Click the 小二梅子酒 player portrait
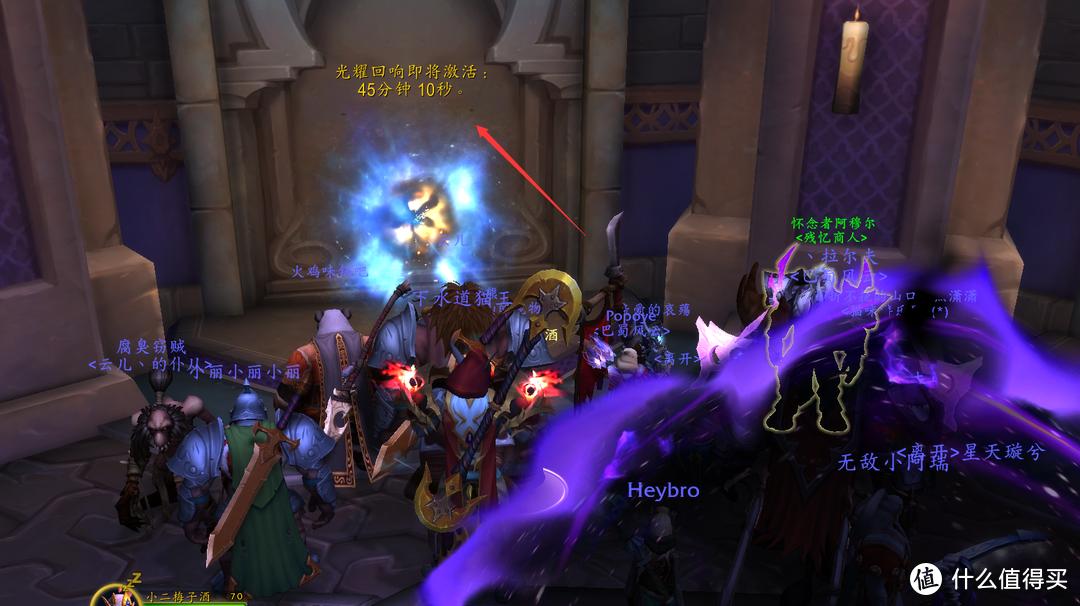The height and width of the screenshot is (606, 1080). pos(117,597)
